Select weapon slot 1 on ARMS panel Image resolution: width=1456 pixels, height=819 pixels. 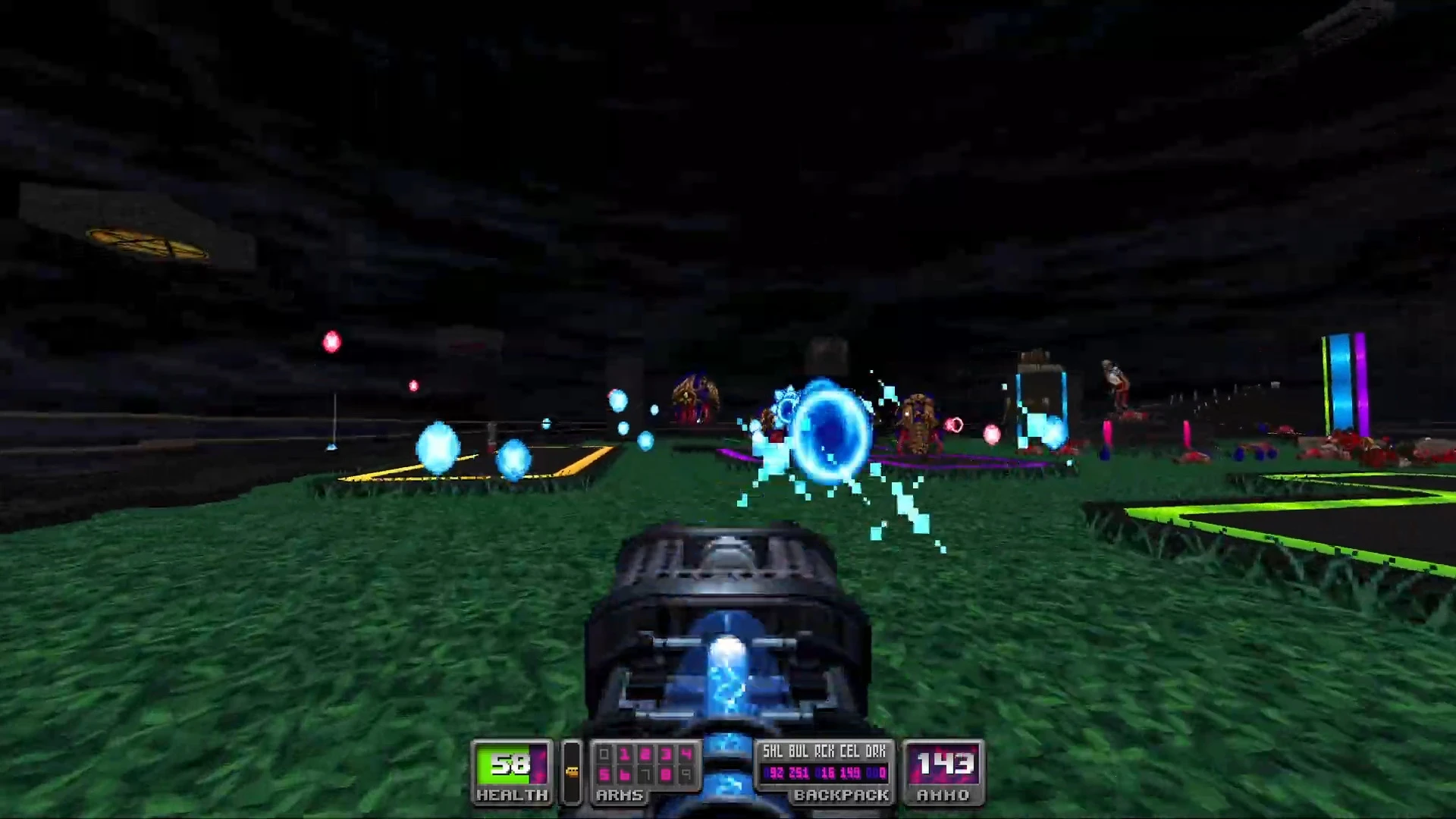[x=625, y=754]
